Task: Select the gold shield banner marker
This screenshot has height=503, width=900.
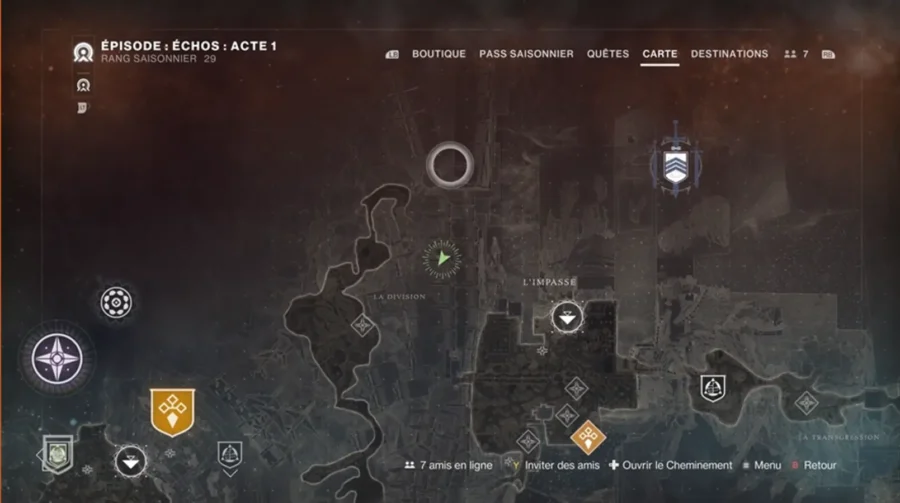Action: pyautogui.click(x=172, y=411)
